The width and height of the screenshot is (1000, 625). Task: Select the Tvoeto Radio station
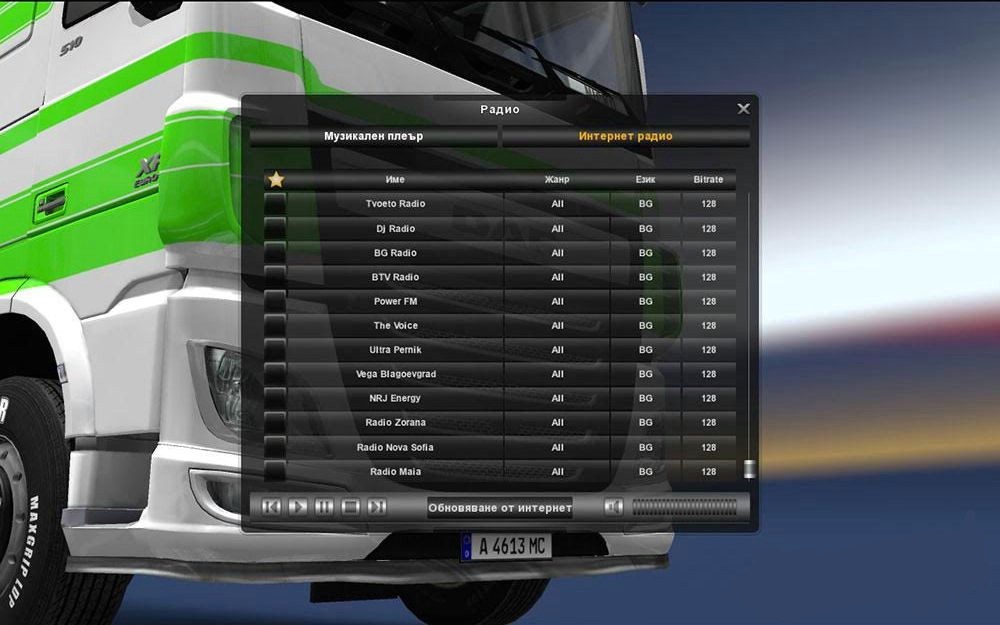[x=395, y=204]
